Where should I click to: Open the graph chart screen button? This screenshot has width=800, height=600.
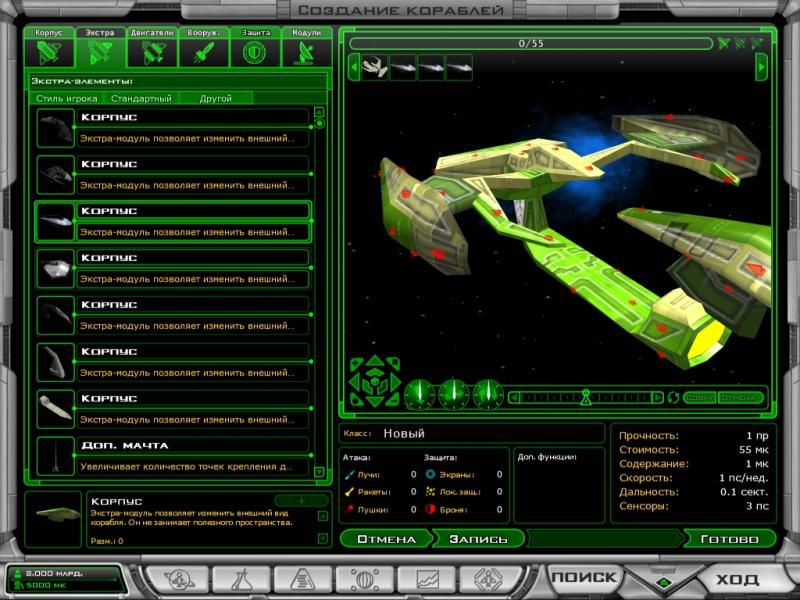[426, 578]
